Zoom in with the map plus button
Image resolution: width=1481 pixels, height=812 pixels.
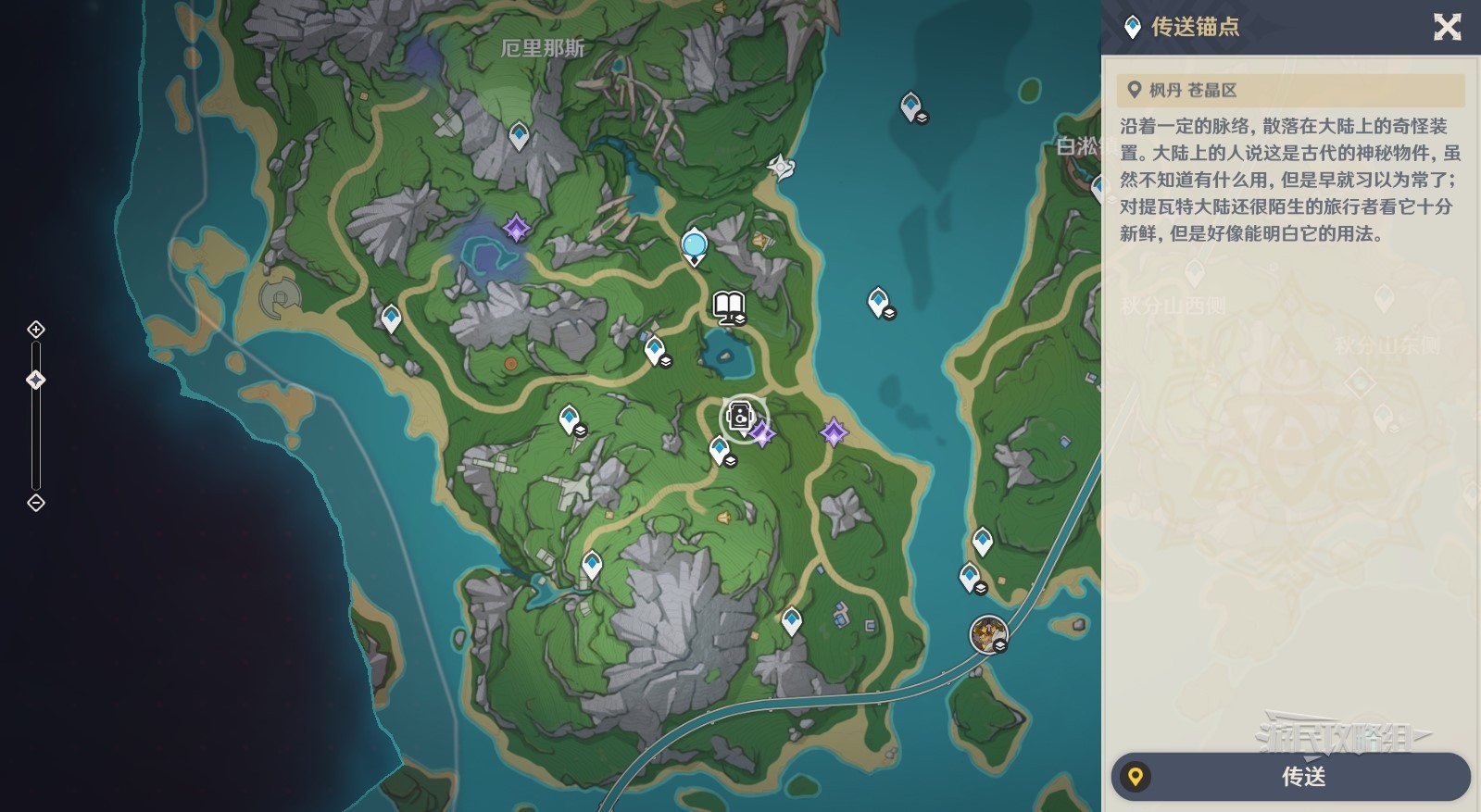click(36, 330)
